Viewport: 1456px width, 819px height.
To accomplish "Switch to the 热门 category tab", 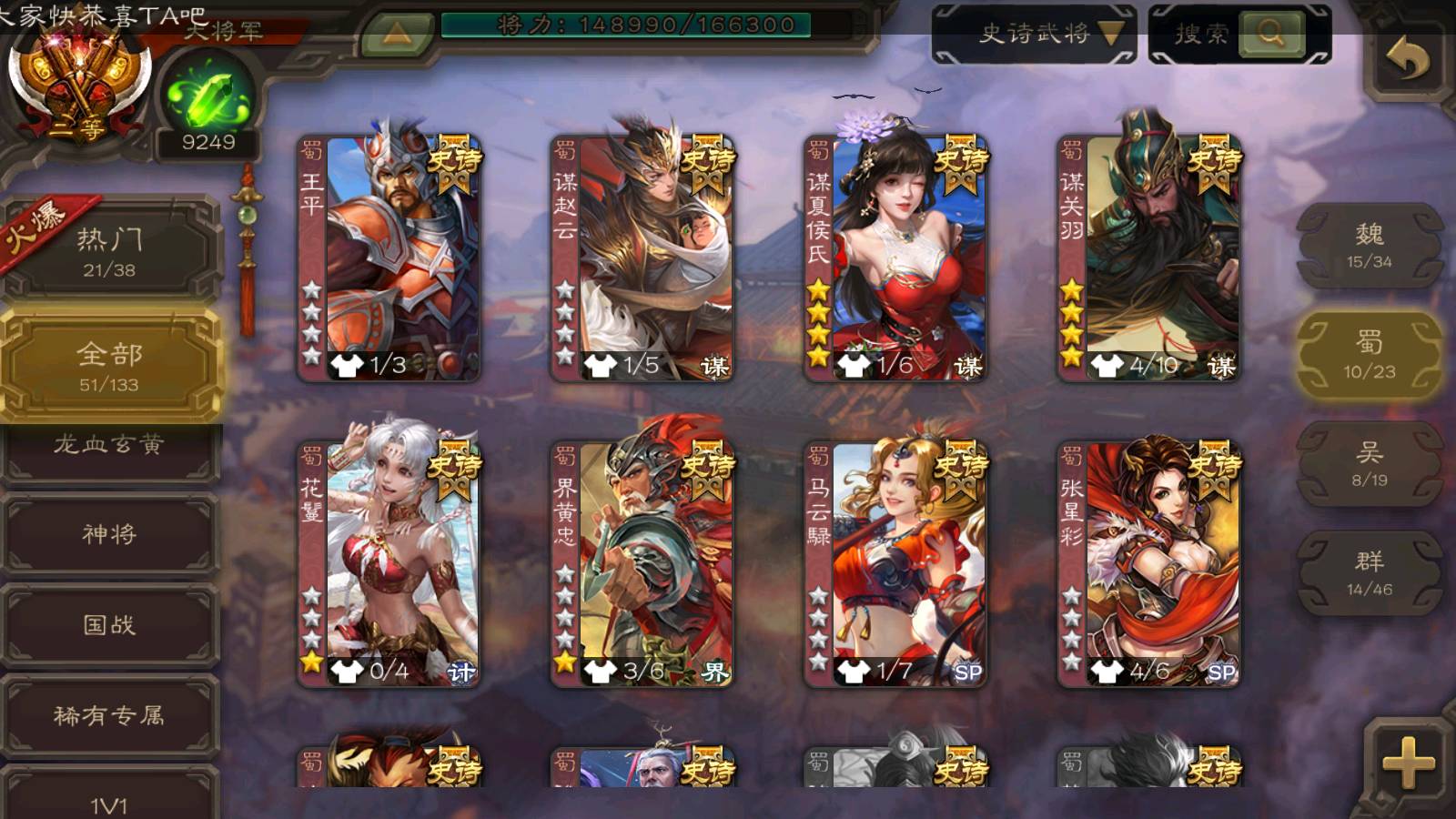I will click(109, 252).
